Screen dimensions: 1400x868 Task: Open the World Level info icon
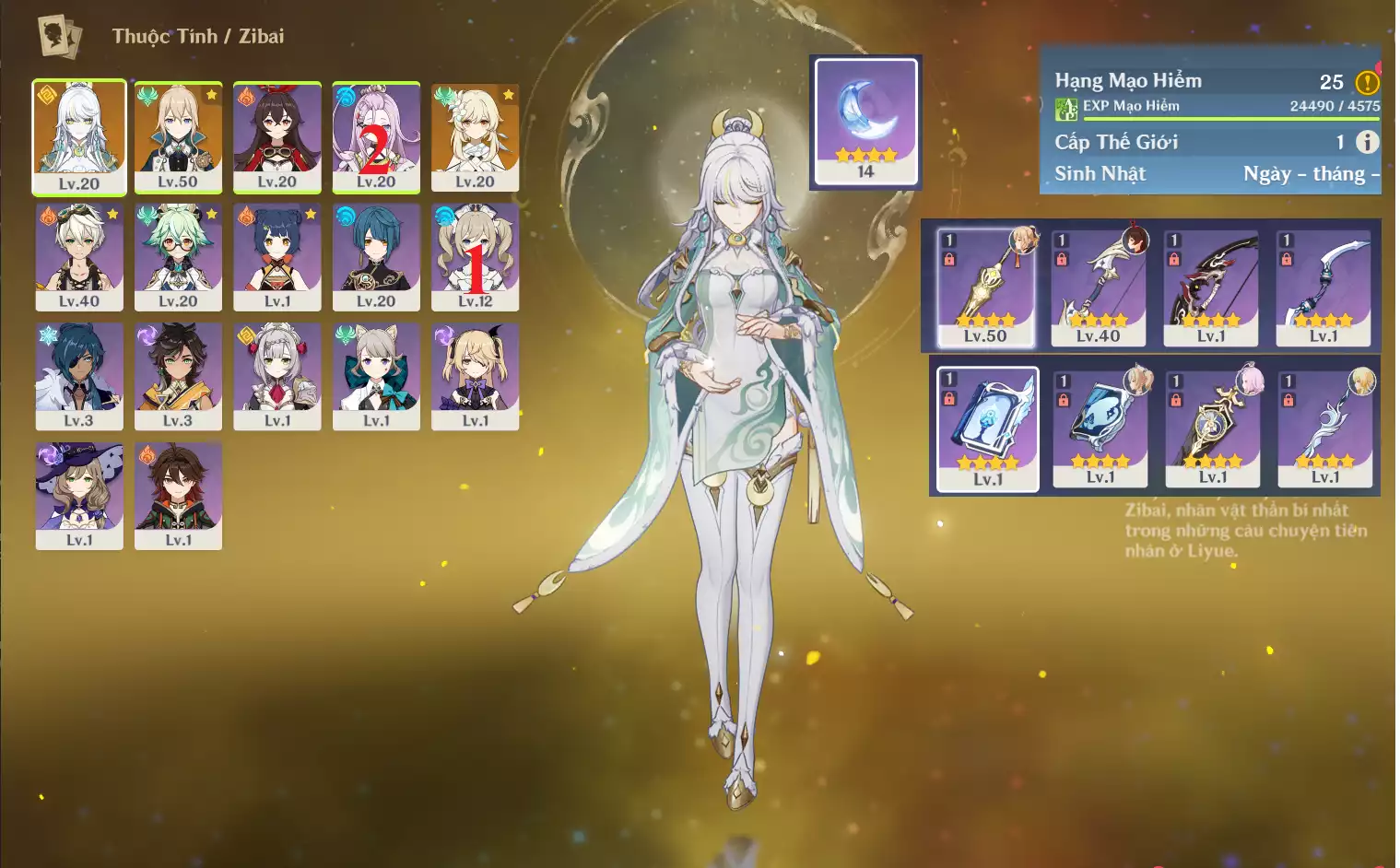point(1367,142)
